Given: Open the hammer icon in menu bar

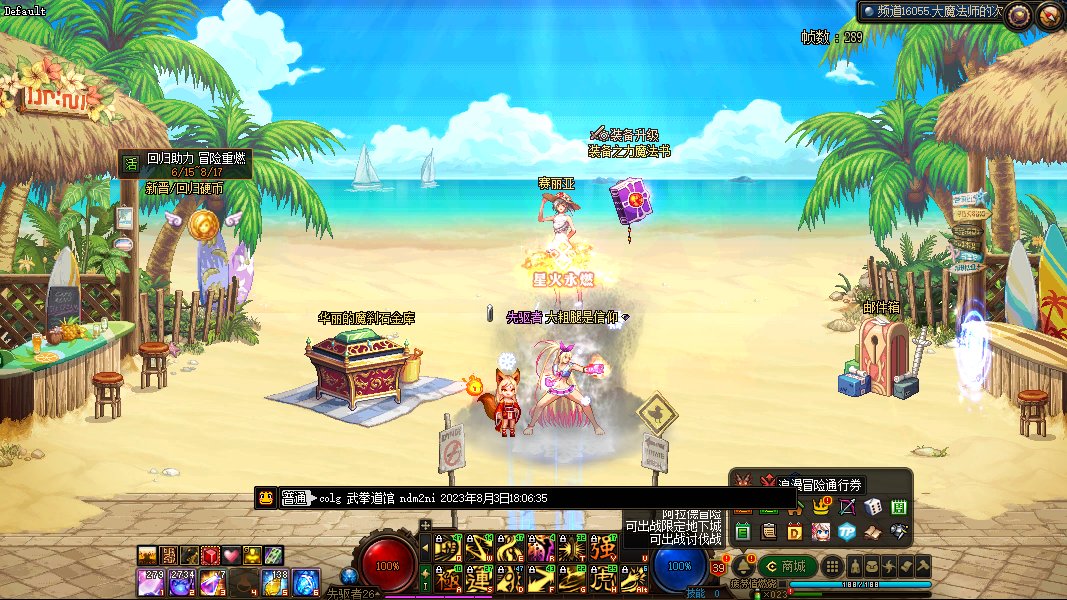Looking at the screenshot, I should tap(922, 566).
